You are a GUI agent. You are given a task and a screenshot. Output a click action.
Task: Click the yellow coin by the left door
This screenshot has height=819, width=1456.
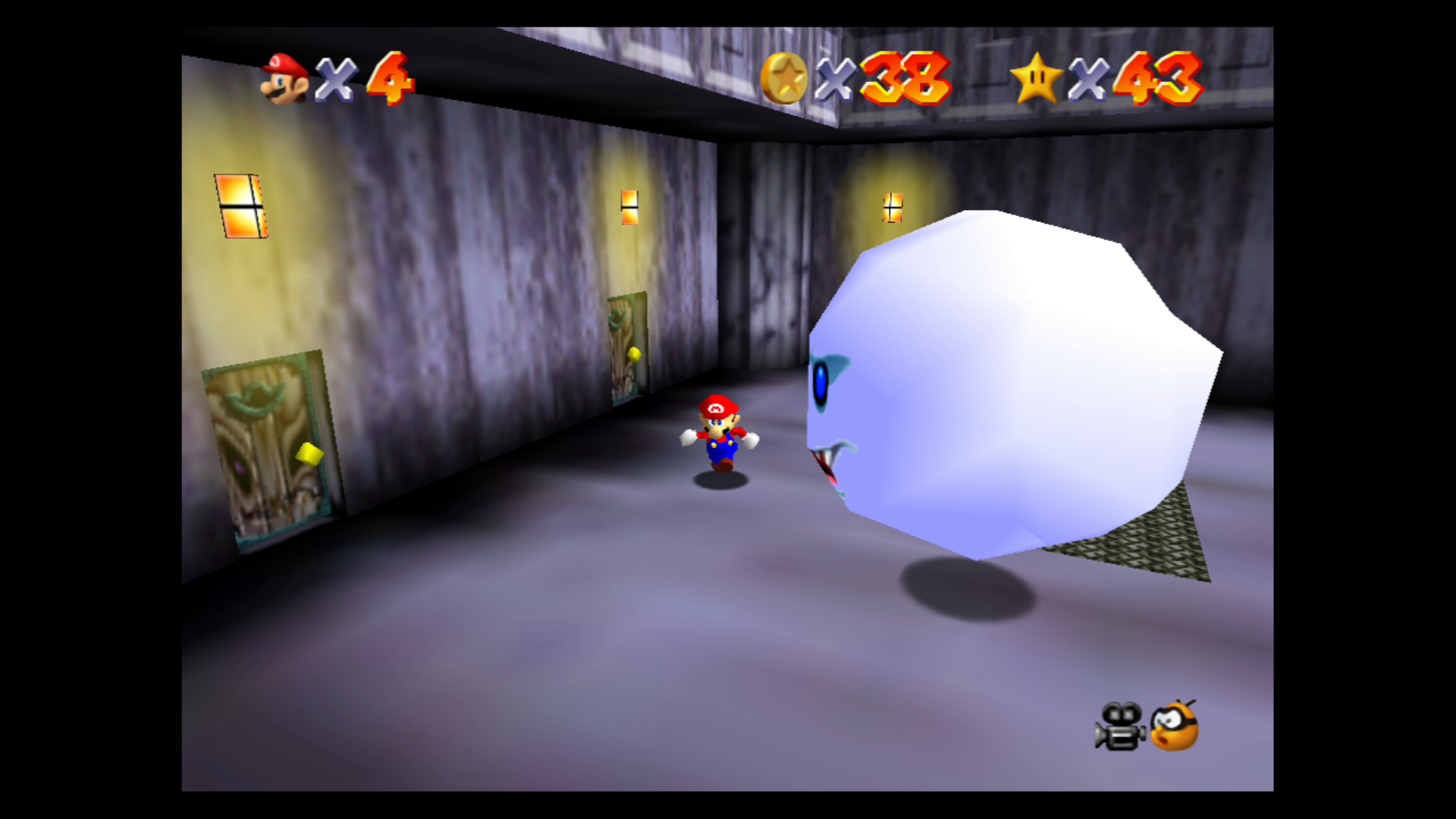click(x=309, y=453)
